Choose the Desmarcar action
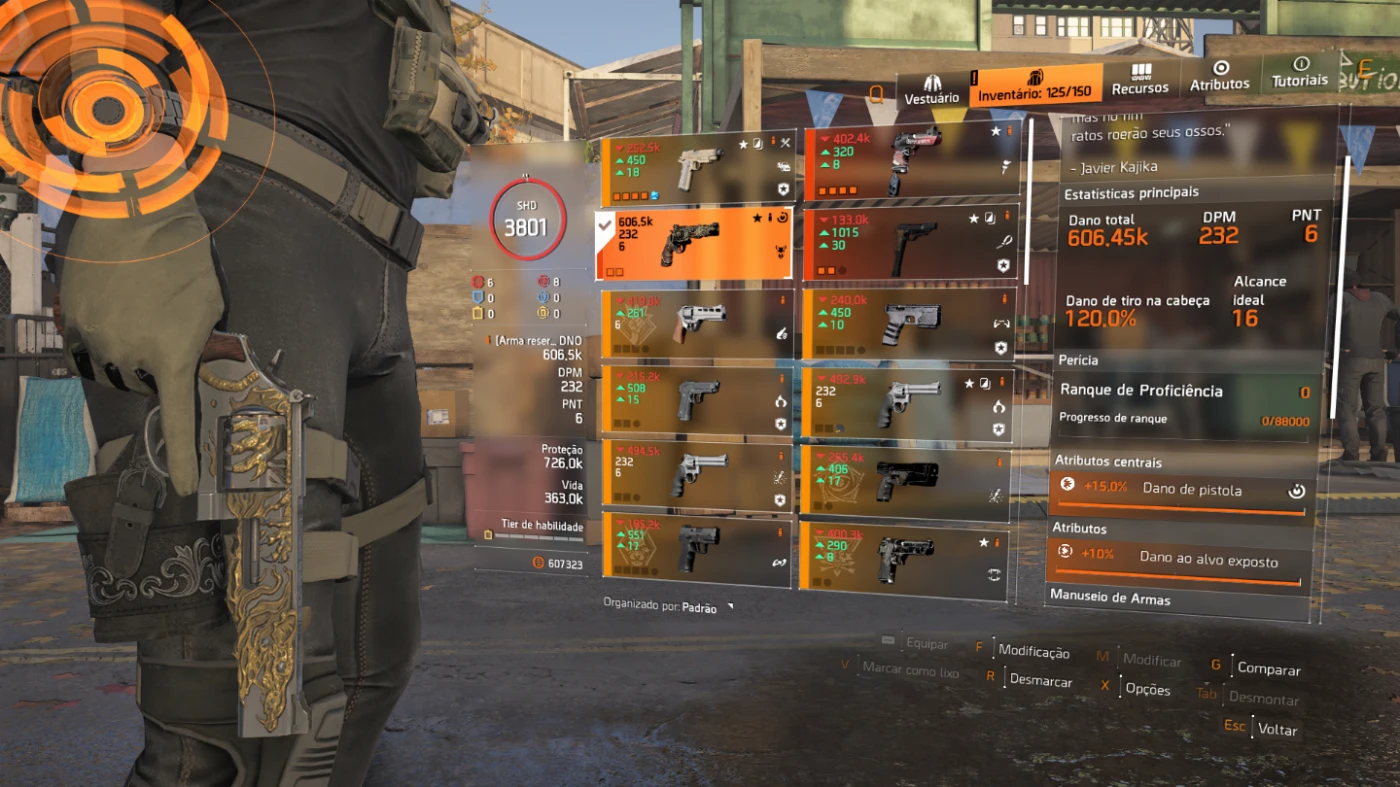 [1040, 682]
